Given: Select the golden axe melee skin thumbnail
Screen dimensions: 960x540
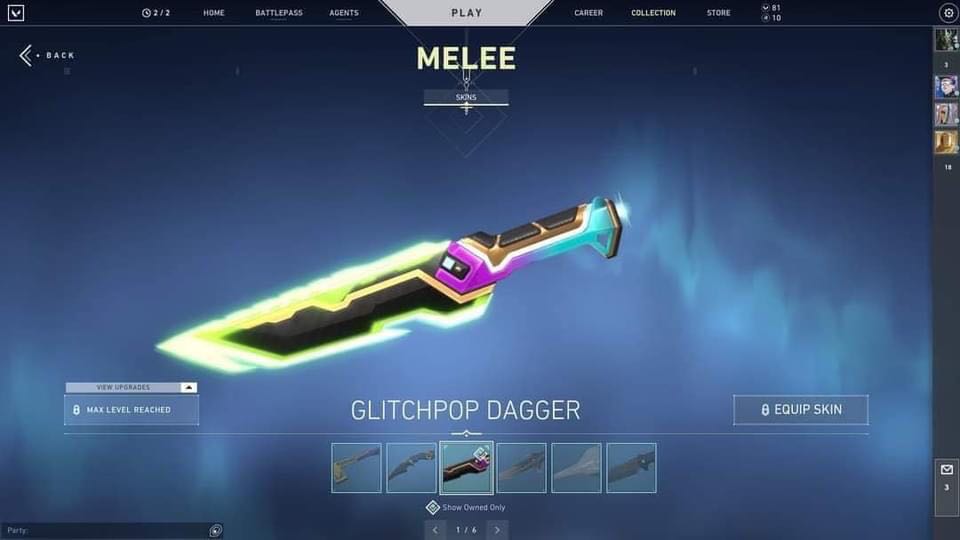Looking at the screenshot, I should pyautogui.click(x=356, y=468).
